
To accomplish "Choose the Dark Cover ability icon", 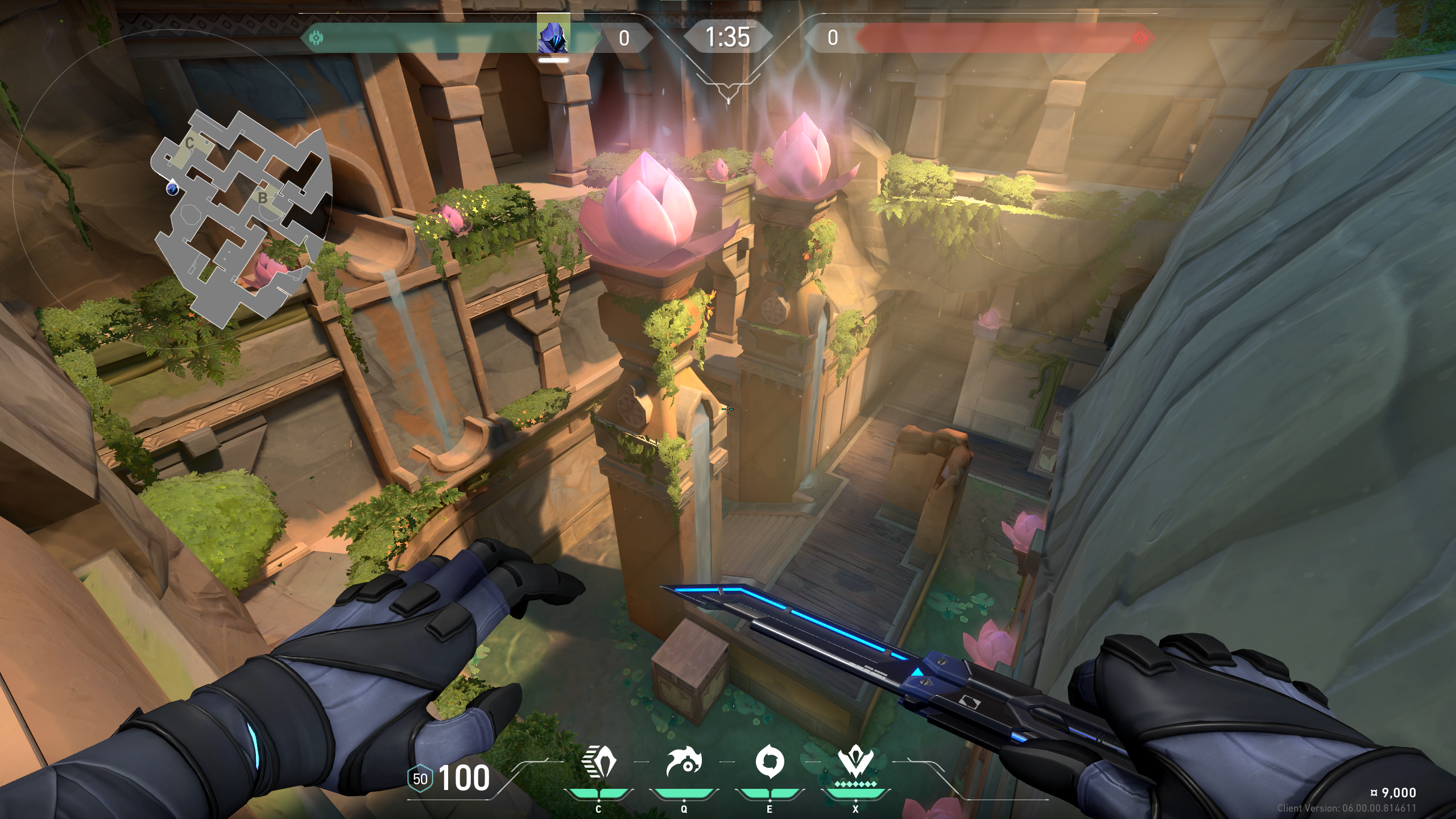I will pos(770,762).
